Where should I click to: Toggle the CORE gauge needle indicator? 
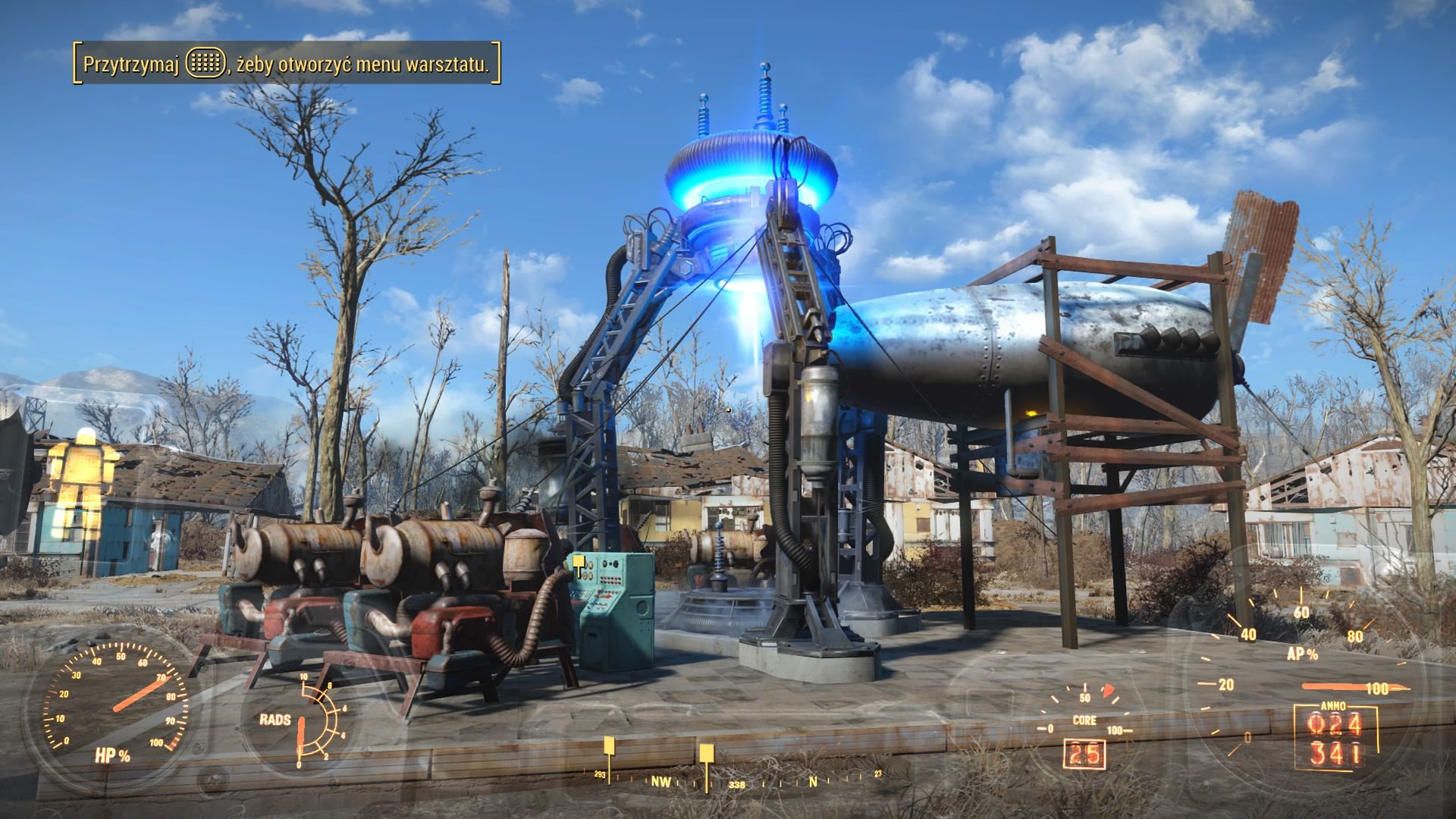coord(1107,692)
